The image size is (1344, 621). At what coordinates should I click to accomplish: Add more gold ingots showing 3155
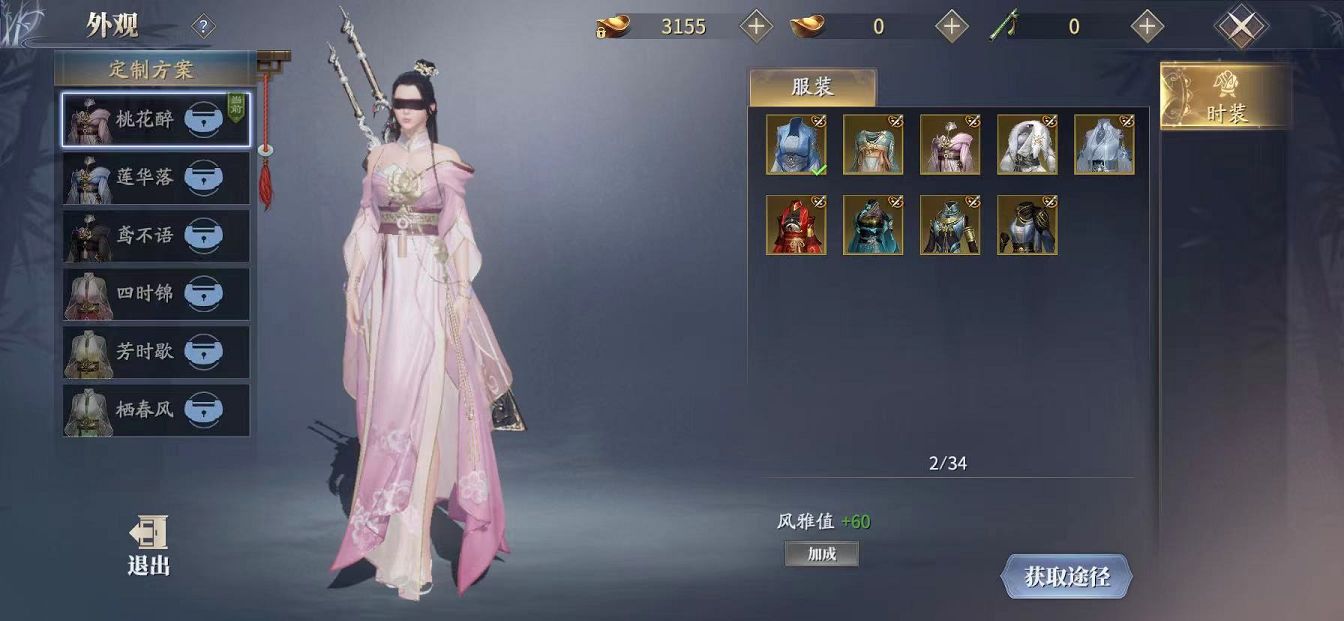coord(756,27)
